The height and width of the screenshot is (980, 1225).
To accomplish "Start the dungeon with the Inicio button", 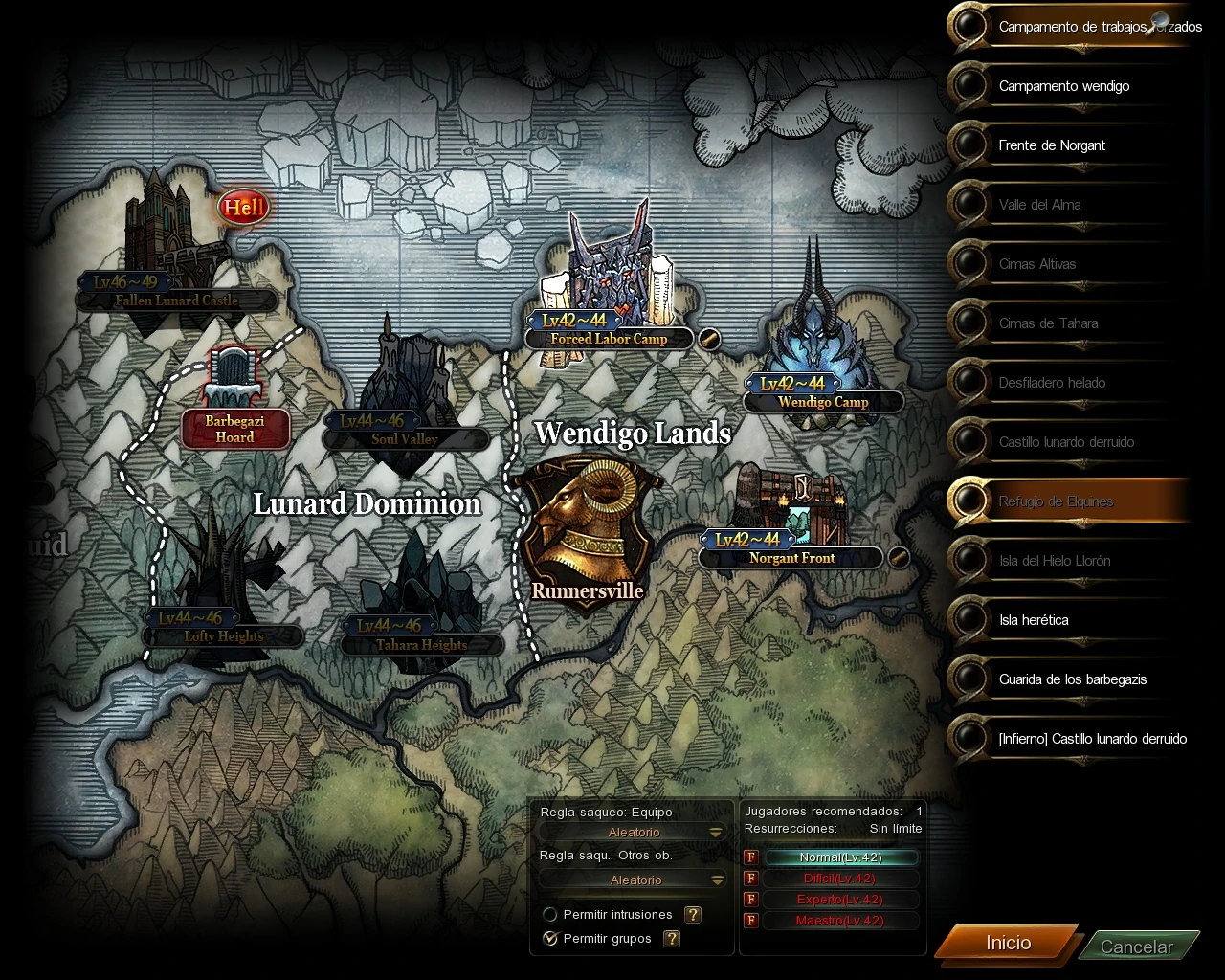I will [1008, 943].
